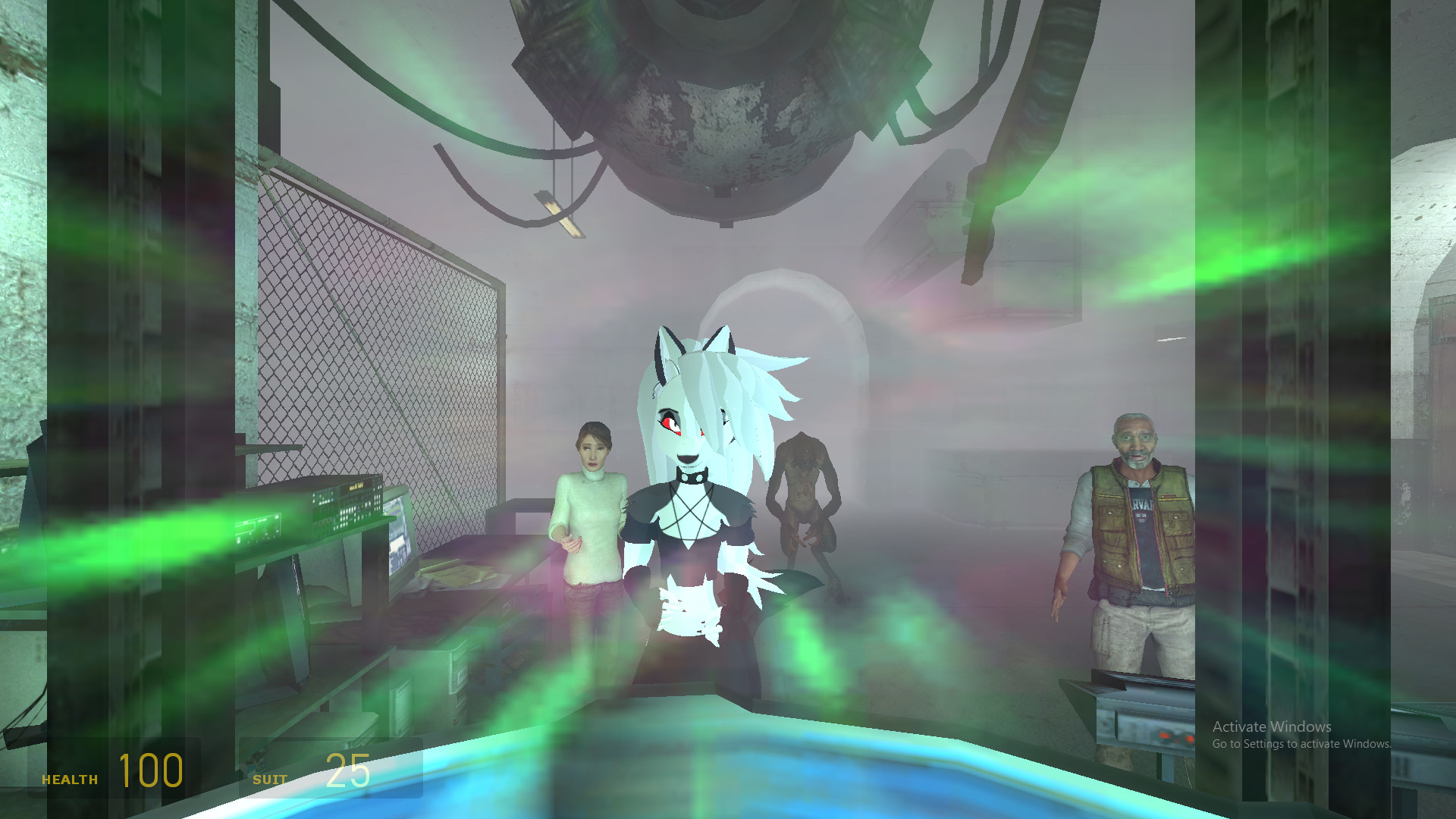Click the papers scattered on the desk

[459, 575]
